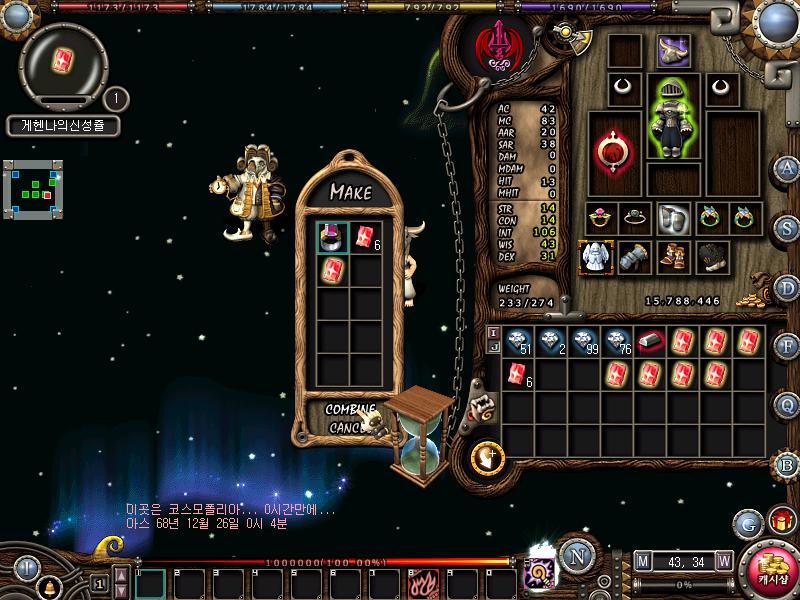Click the round D side button

point(787,287)
